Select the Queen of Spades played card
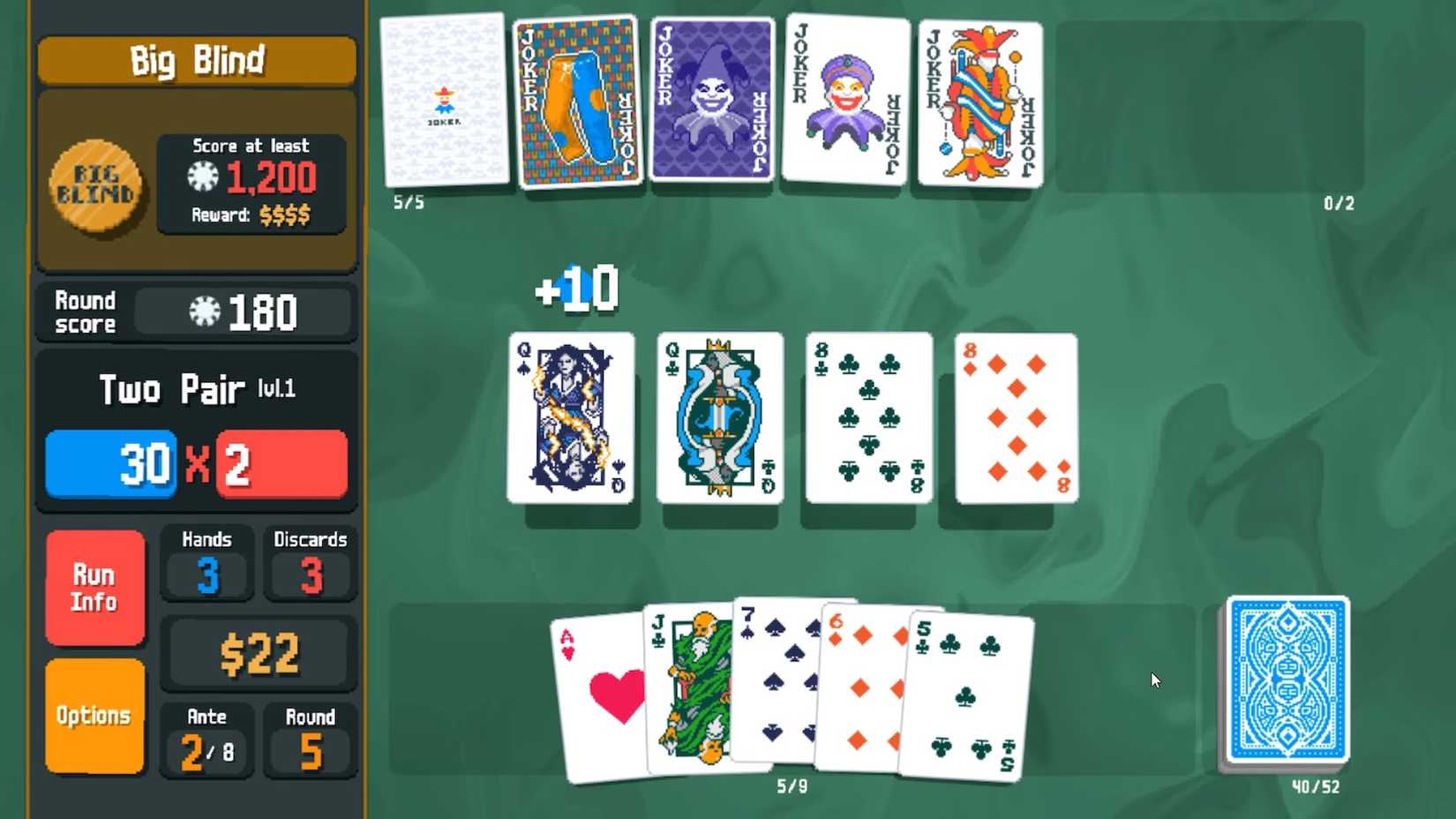This screenshot has width=1456, height=819. point(570,417)
